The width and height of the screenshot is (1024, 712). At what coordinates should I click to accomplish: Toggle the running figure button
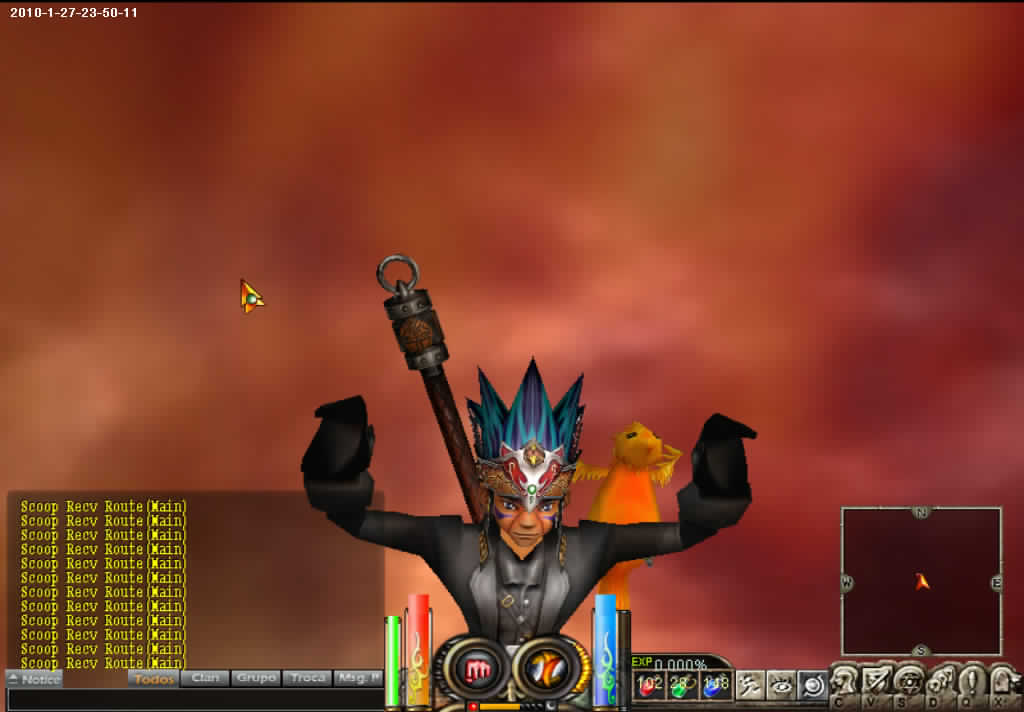[750, 684]
